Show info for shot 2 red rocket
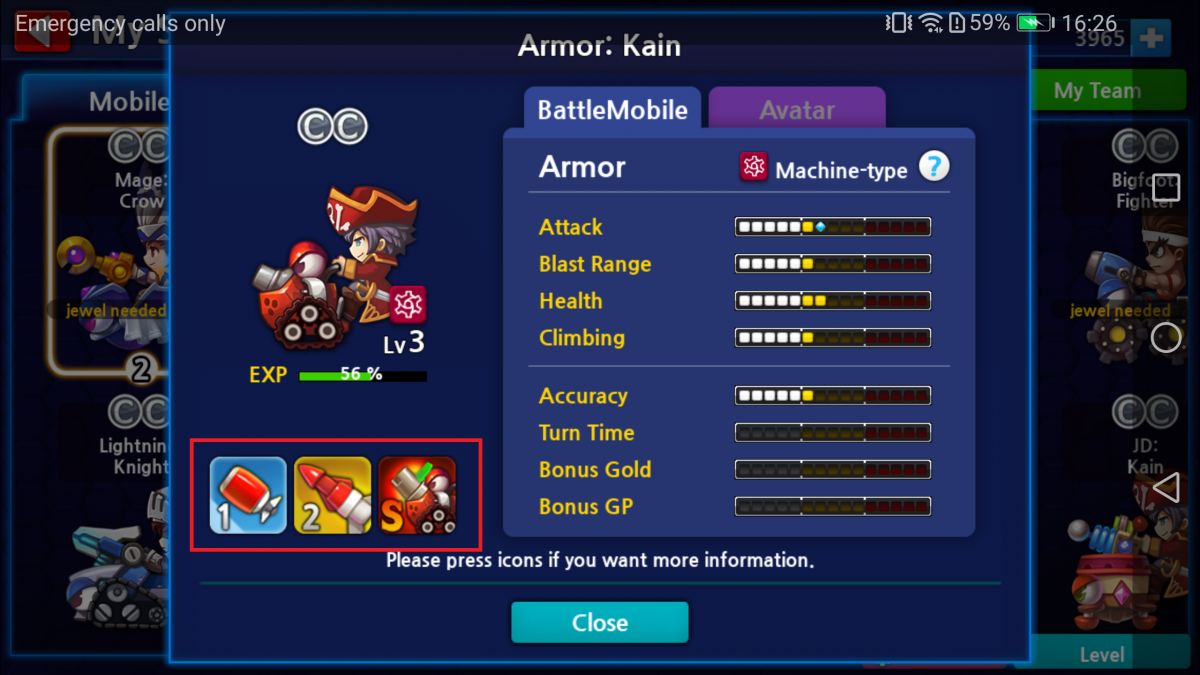1200x675 pixels. tap(332, 495)
